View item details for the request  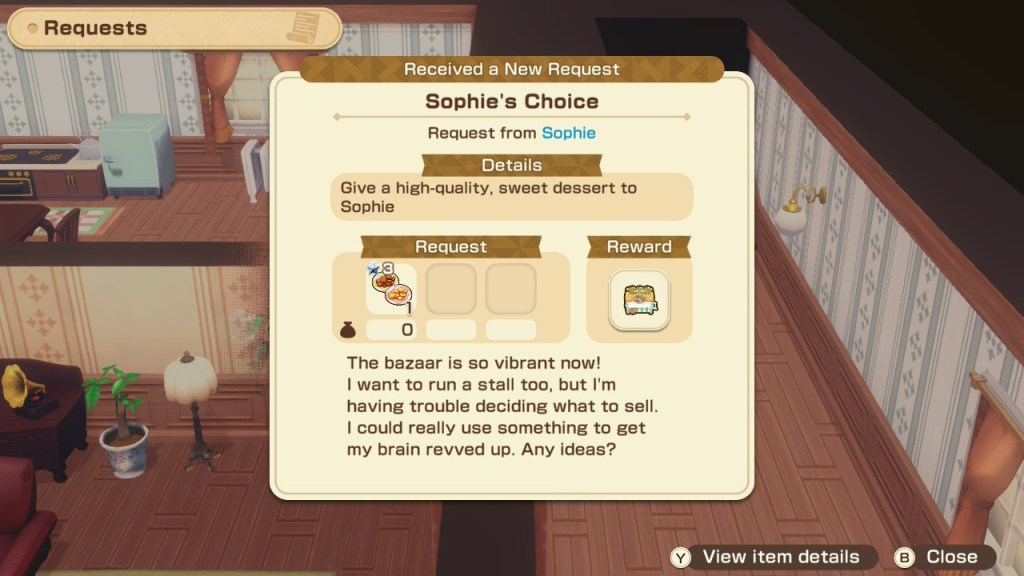(767, 557)
